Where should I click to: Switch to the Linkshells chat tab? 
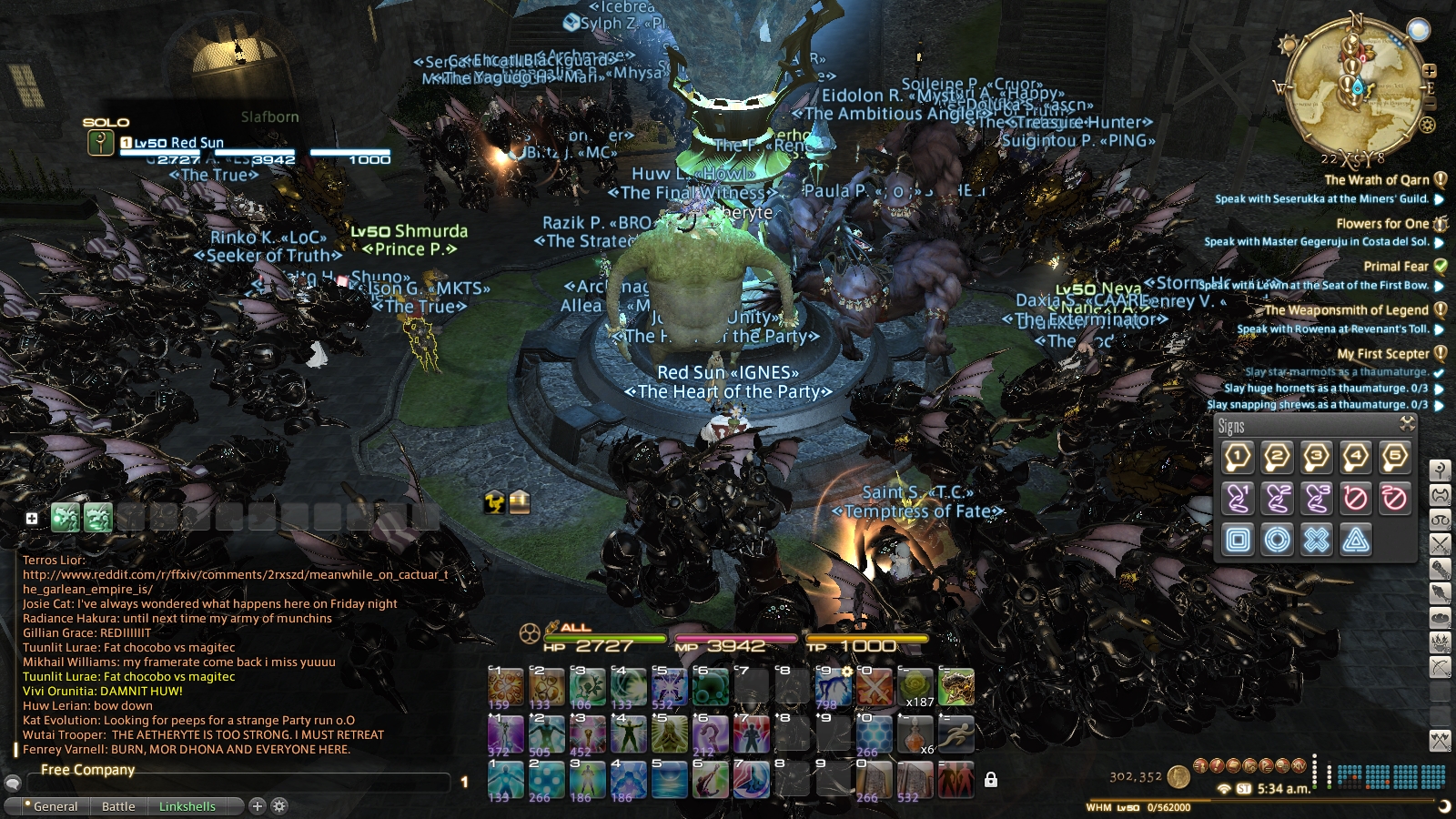(187, 806)
